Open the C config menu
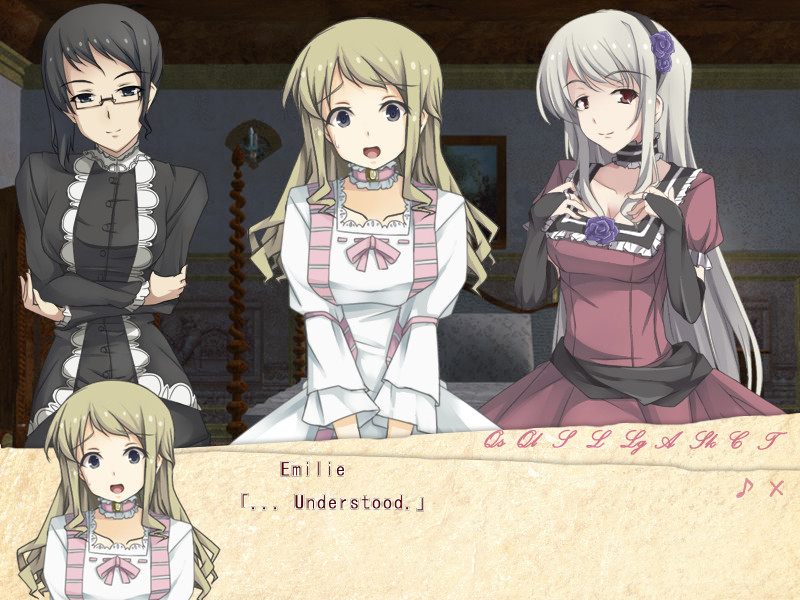The image size is (800, 600). point(738,440)
